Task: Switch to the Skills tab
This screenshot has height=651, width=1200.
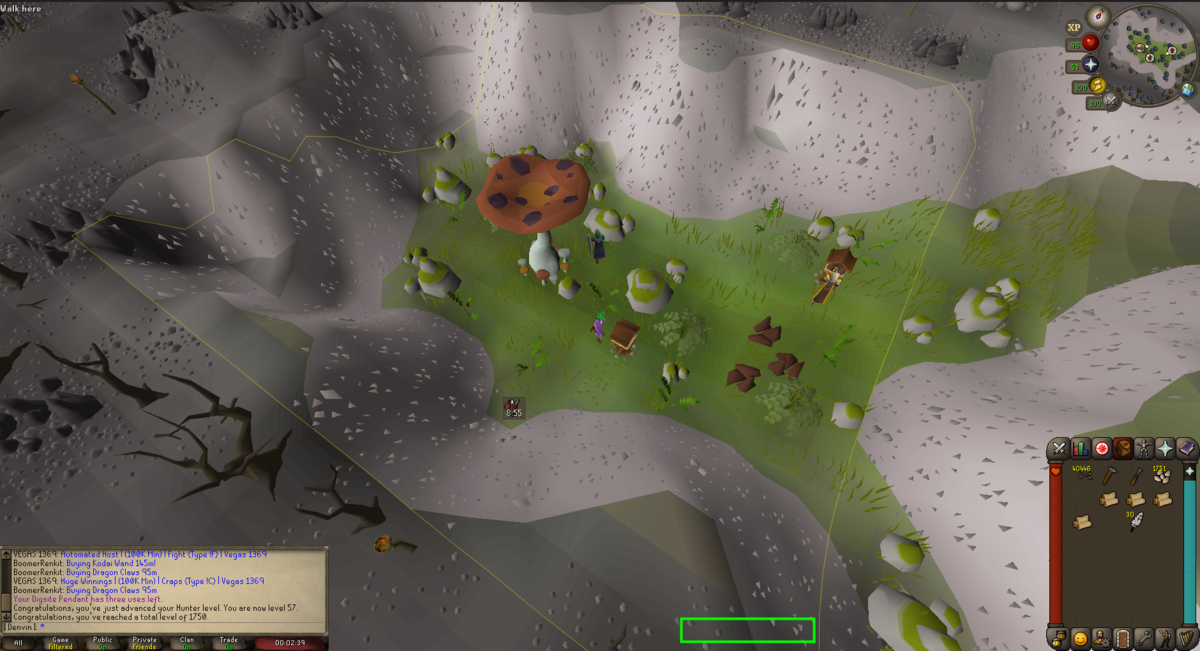Action: tap(1080, 448)
